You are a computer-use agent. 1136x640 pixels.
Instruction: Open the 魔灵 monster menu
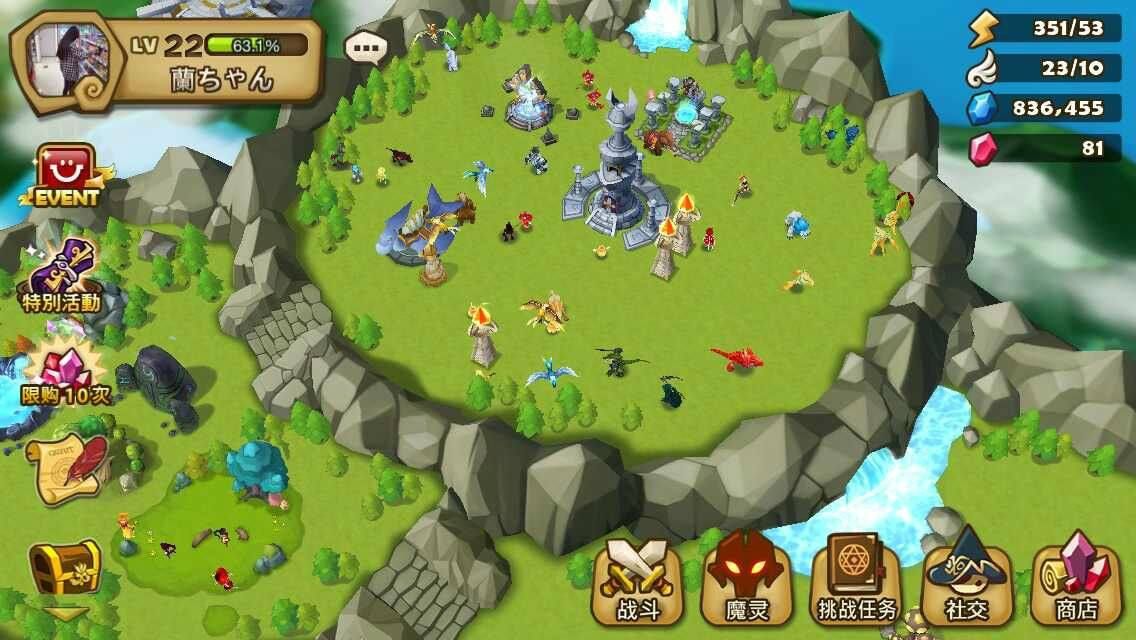pyautogui.click(x=747, y=580)
